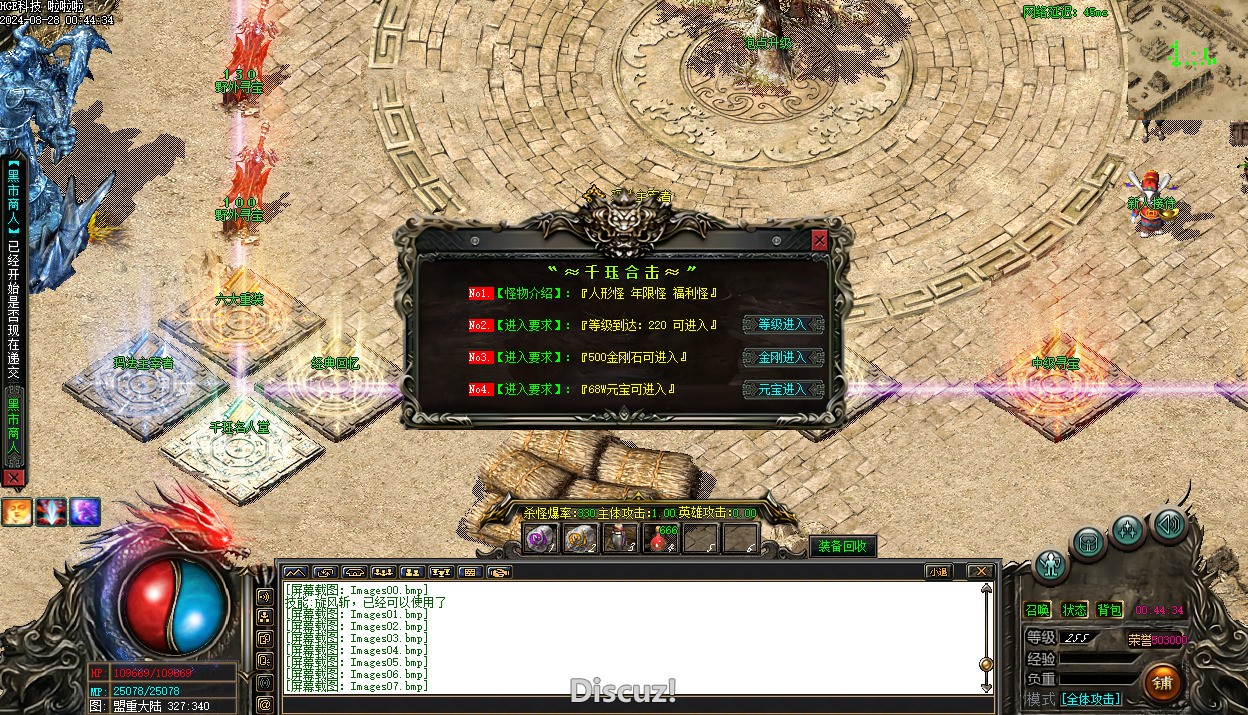Activate the 召唤 summon button

coord(1038,610)
